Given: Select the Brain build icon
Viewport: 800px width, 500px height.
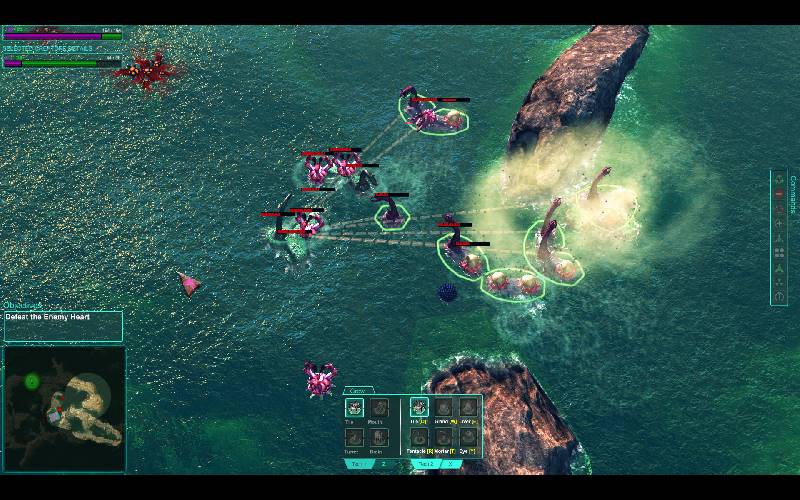Looking at the screenshot, I should (378, 437).
